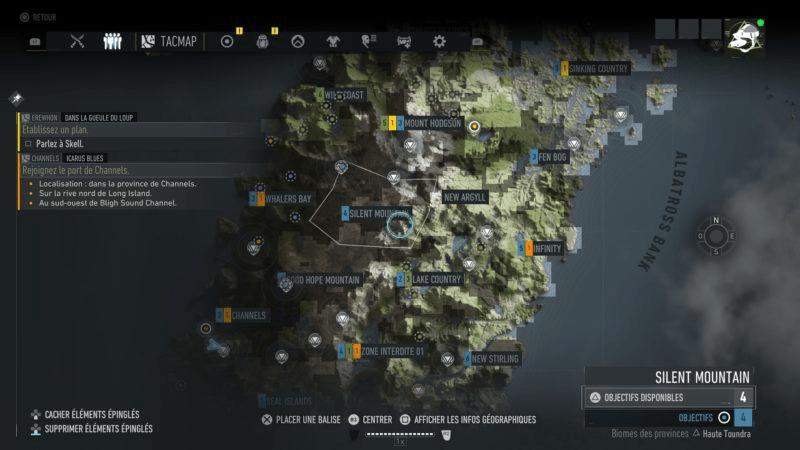Screen dimensions: 800x450
Task: Select the Zone Interdite 01 label
Action: pyautogui.click(x=393, y=351)
